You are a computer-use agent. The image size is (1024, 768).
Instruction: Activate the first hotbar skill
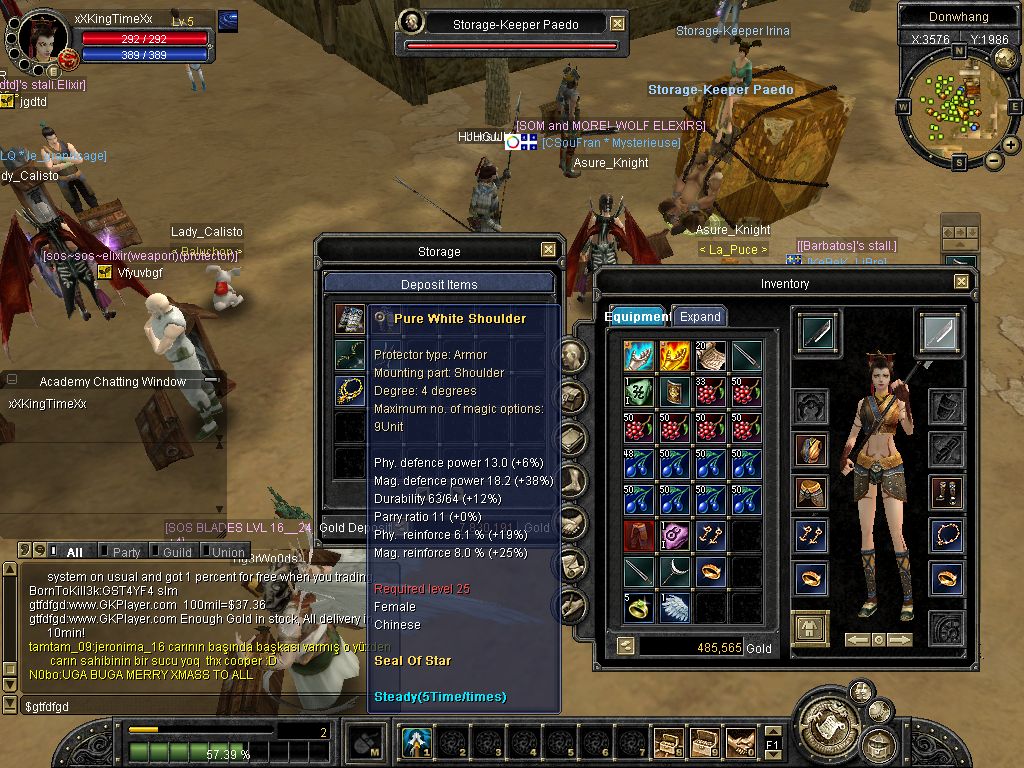tap(416, 743)
